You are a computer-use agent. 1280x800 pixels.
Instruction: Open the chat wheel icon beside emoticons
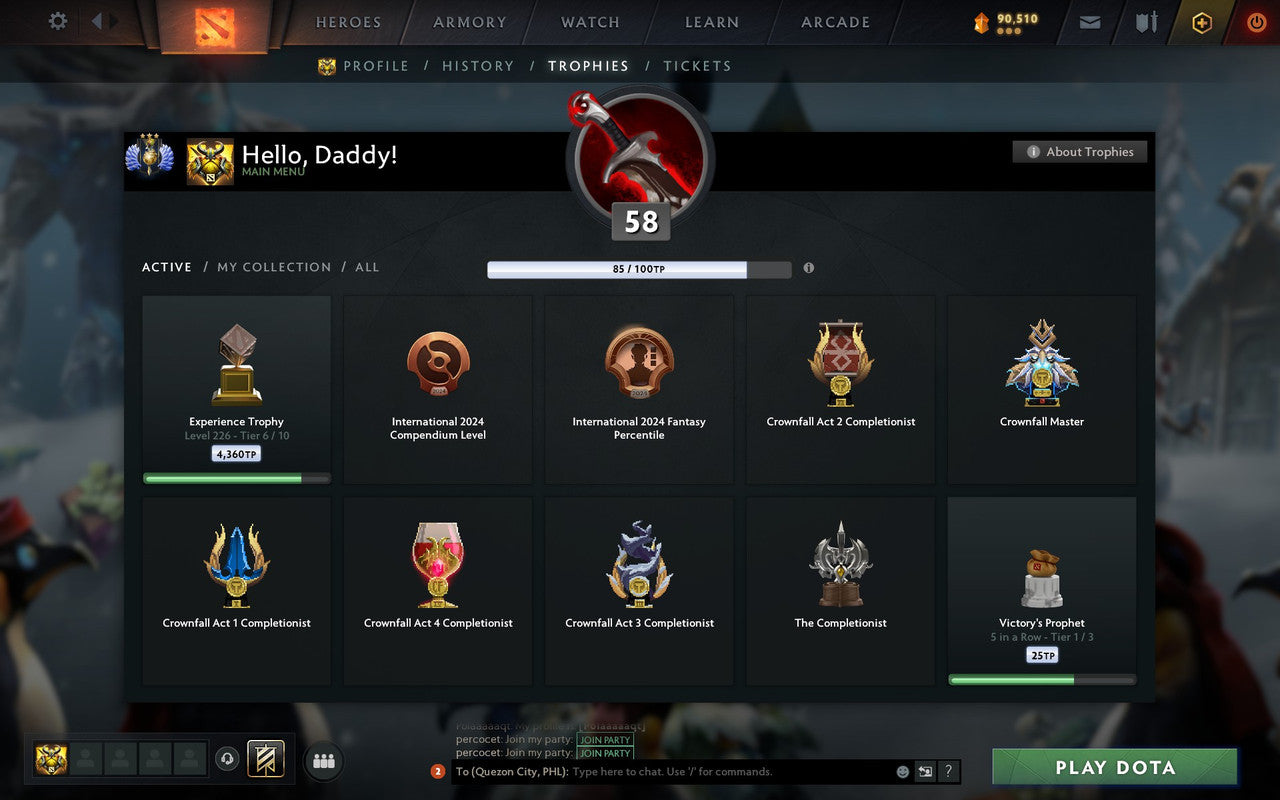(923, 771)
